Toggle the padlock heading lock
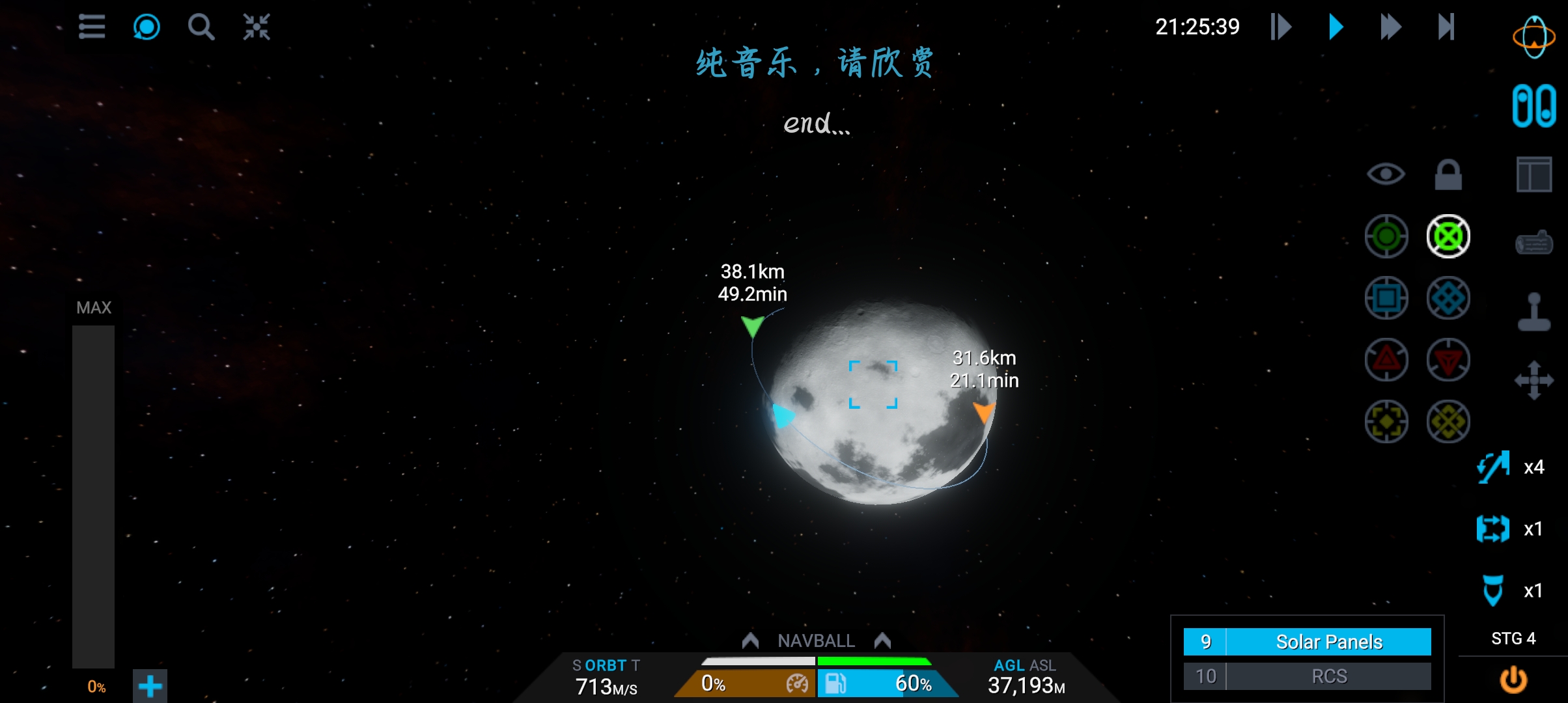1568x703 pixels. point(1448,174)
